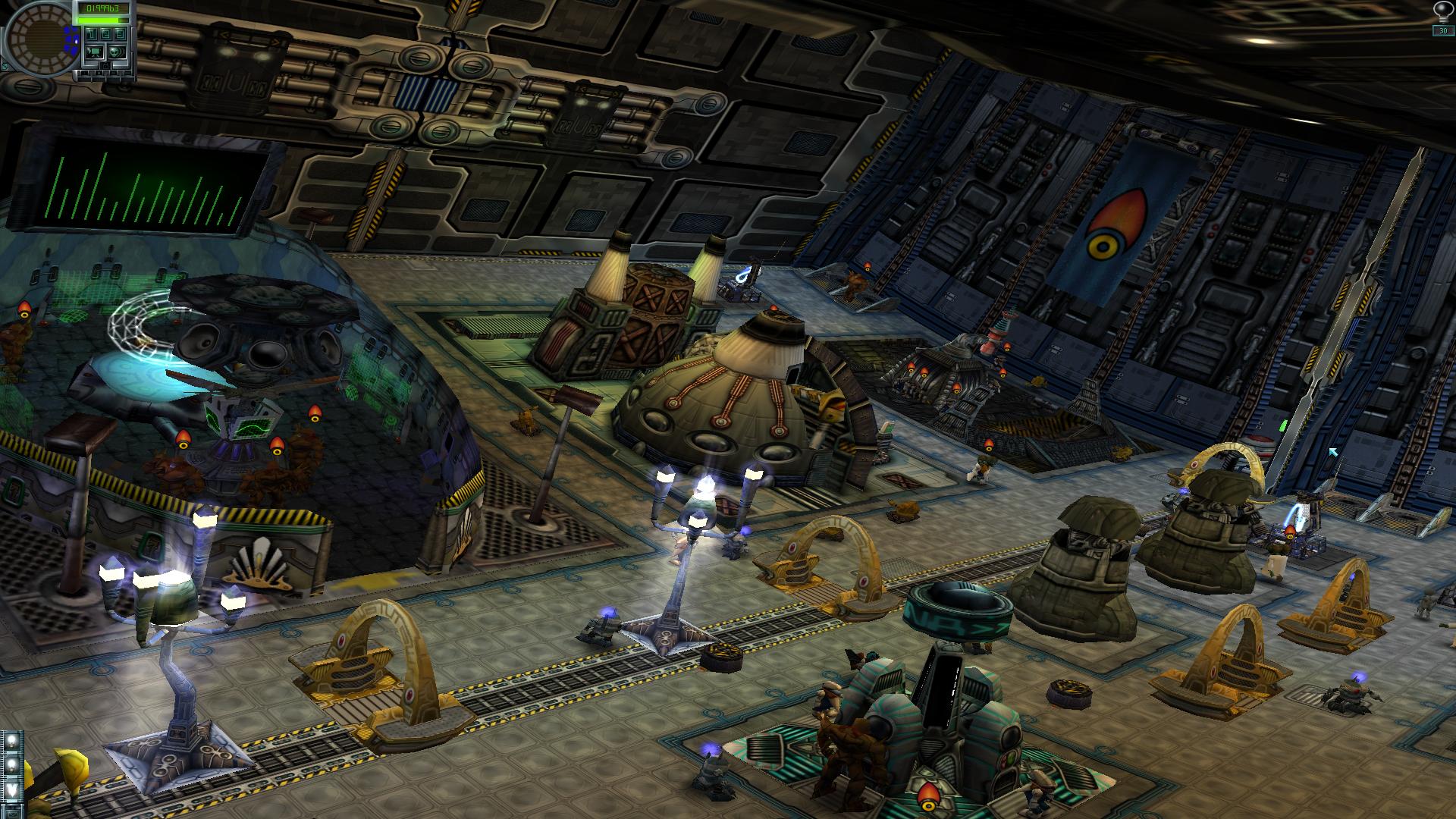Select the number 1 button
The height and width of the screenshot is (819, 1456).
pos(91,34)
